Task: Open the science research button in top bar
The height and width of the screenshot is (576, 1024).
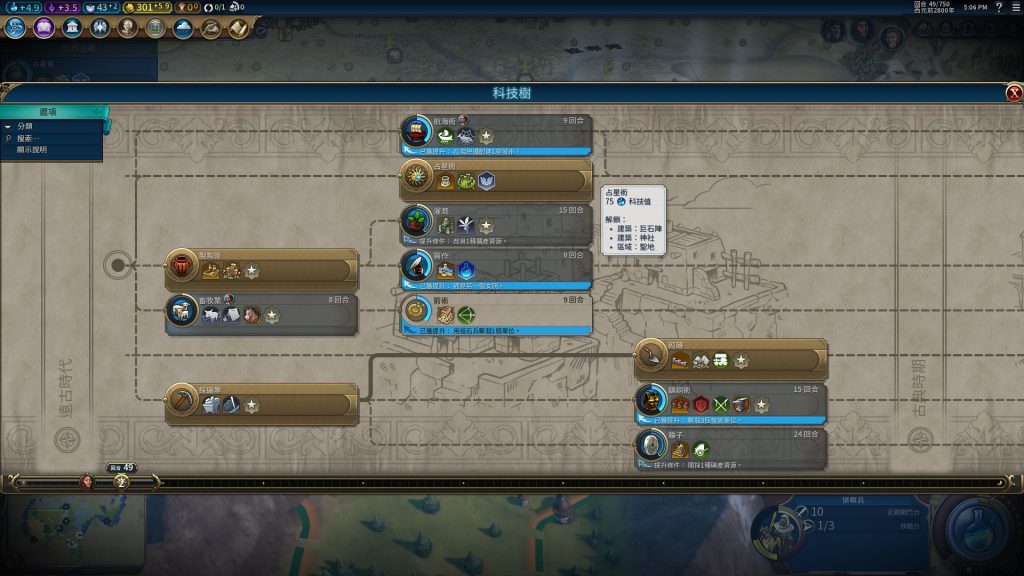Action: pyautogui.click(x=15, y=28)
